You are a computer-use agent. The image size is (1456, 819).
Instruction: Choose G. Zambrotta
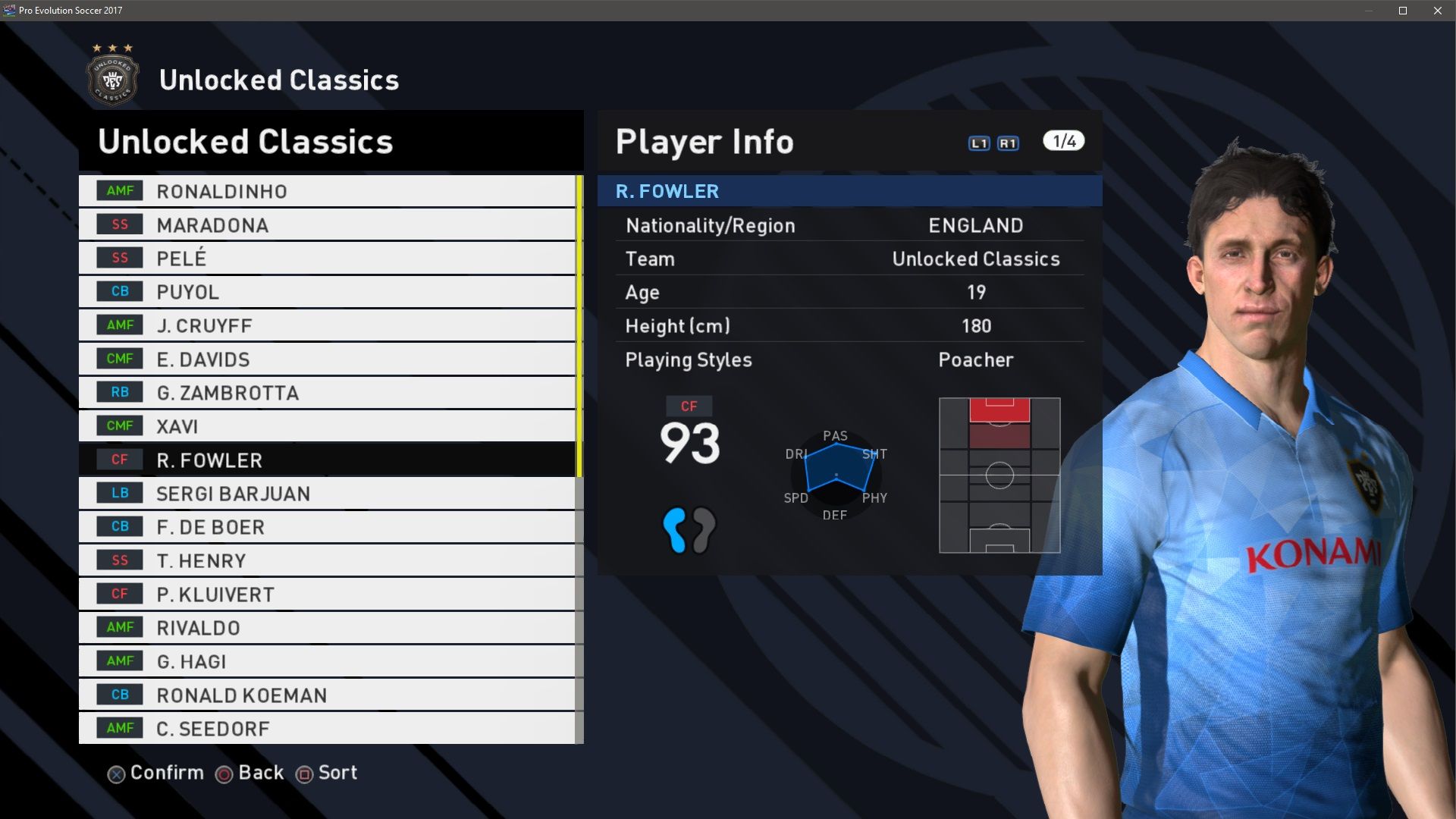pyautogui.click(x=326, y=393)
